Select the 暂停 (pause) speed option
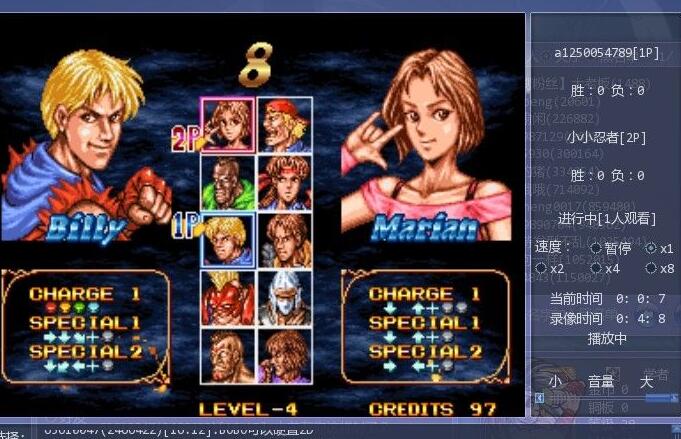Screen dimensions: 681x439 tap(596, 248)
